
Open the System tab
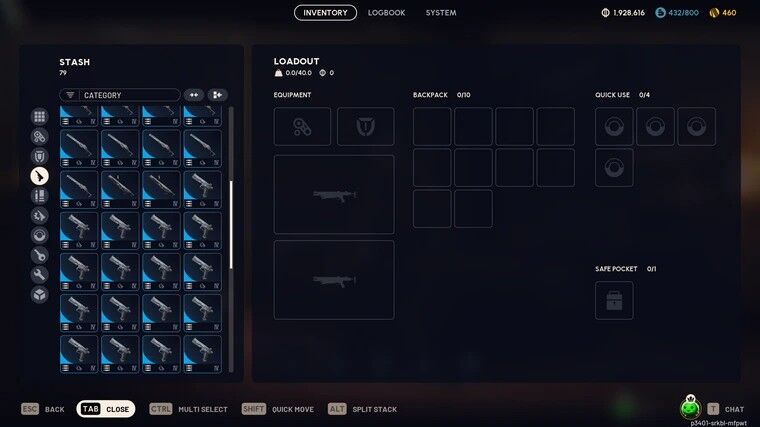tap(440, 13)
